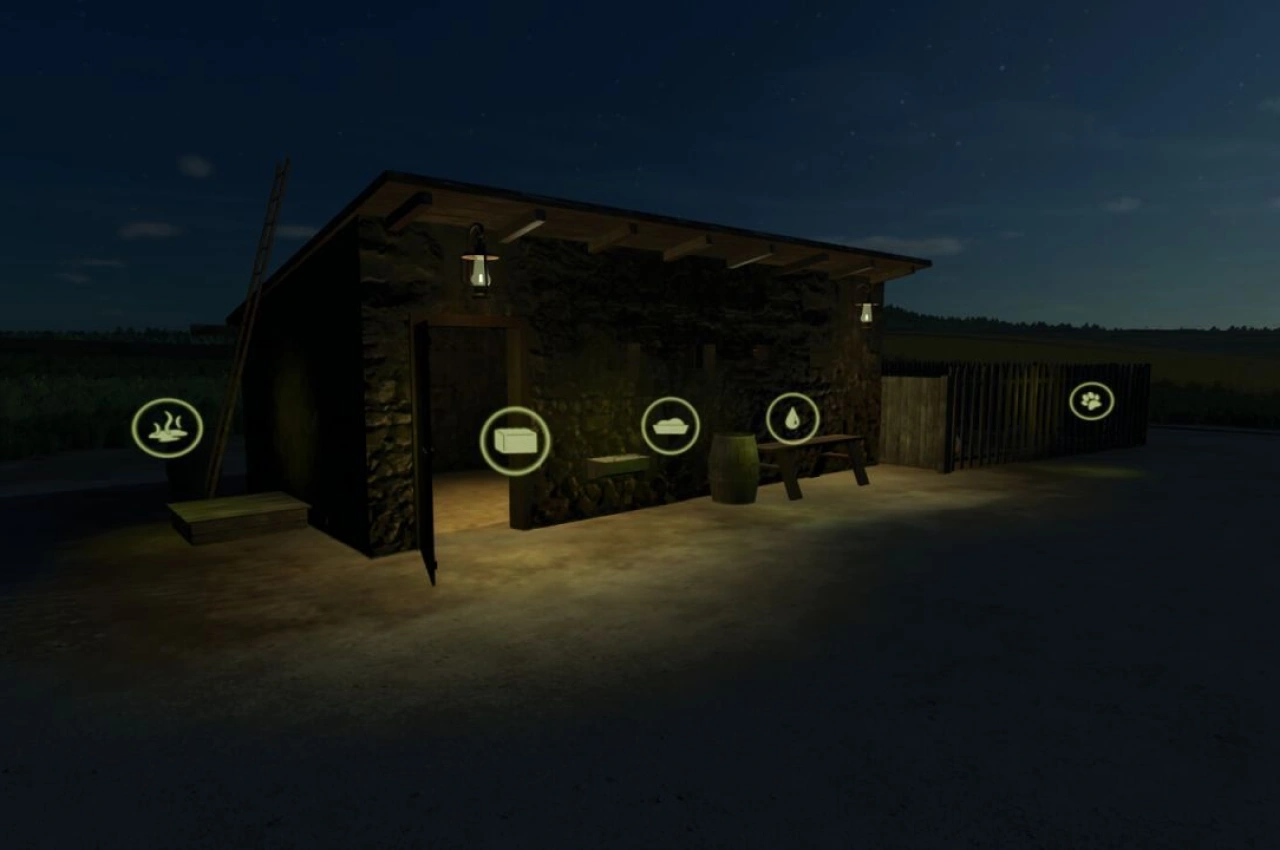Screen dimensions: 1280x850
Task: Select the paw print animal marker on the fence
Action: [1092, 399]
